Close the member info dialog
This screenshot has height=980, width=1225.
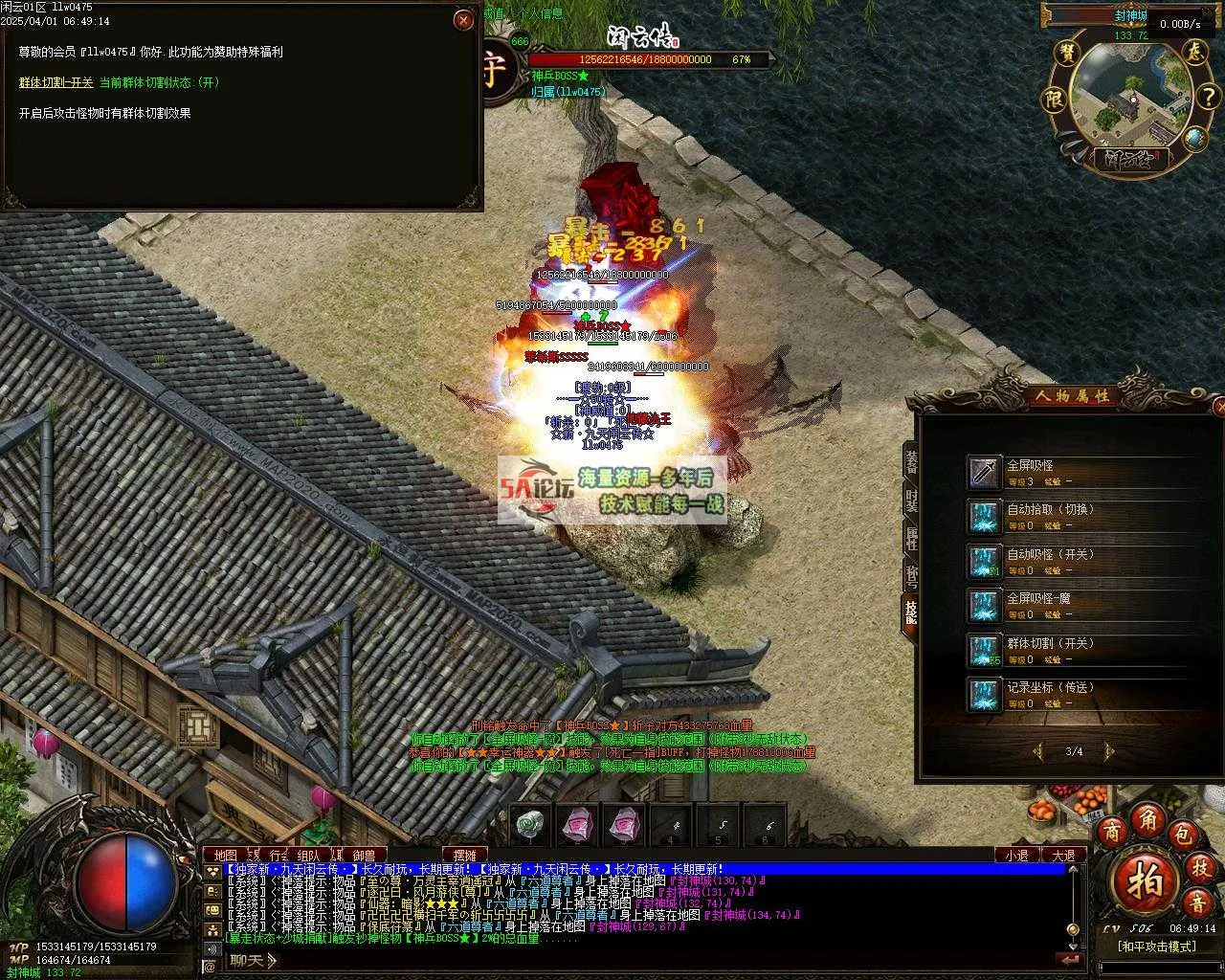coord(464,20)
